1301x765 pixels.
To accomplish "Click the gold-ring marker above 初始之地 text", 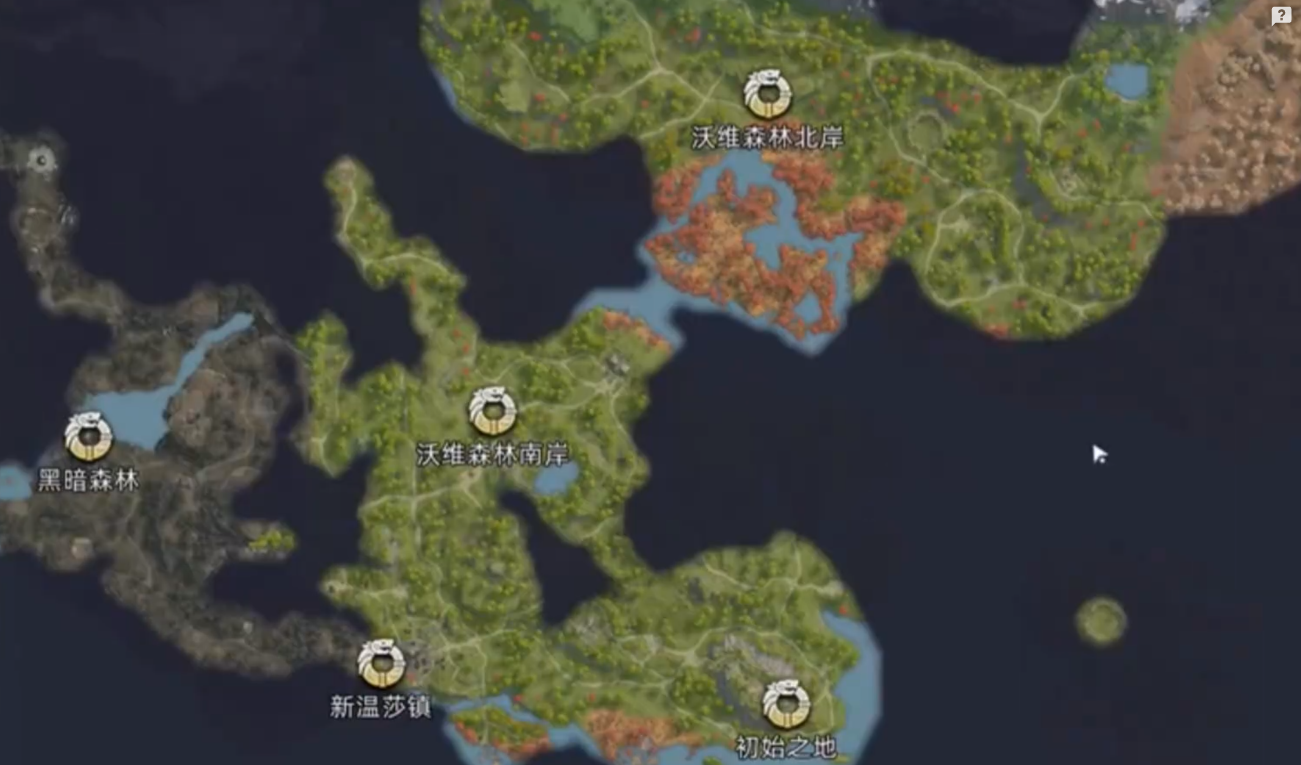I will coord(786,705).
